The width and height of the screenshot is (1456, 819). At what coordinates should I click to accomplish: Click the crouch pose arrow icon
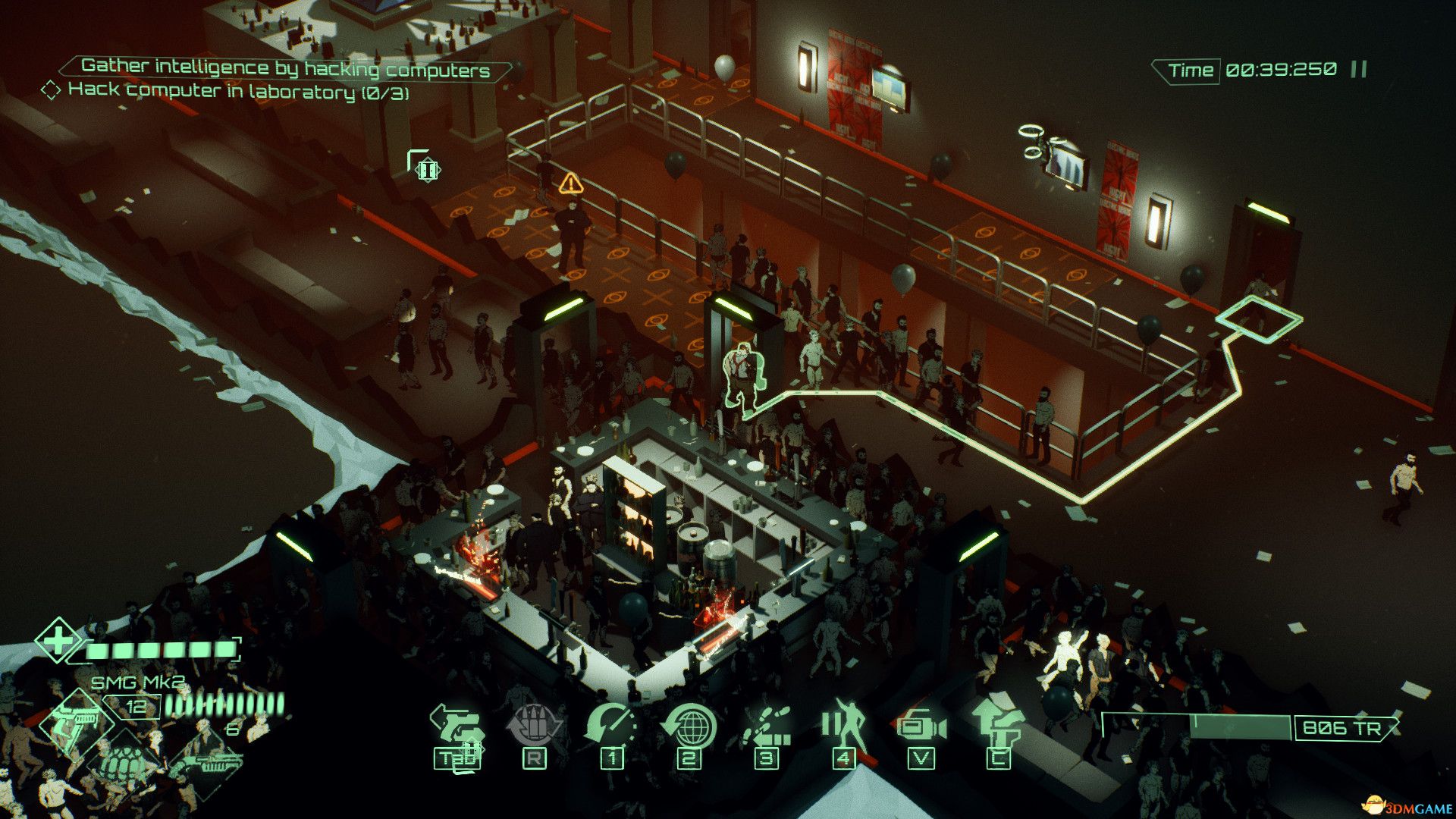coord(998,724)
